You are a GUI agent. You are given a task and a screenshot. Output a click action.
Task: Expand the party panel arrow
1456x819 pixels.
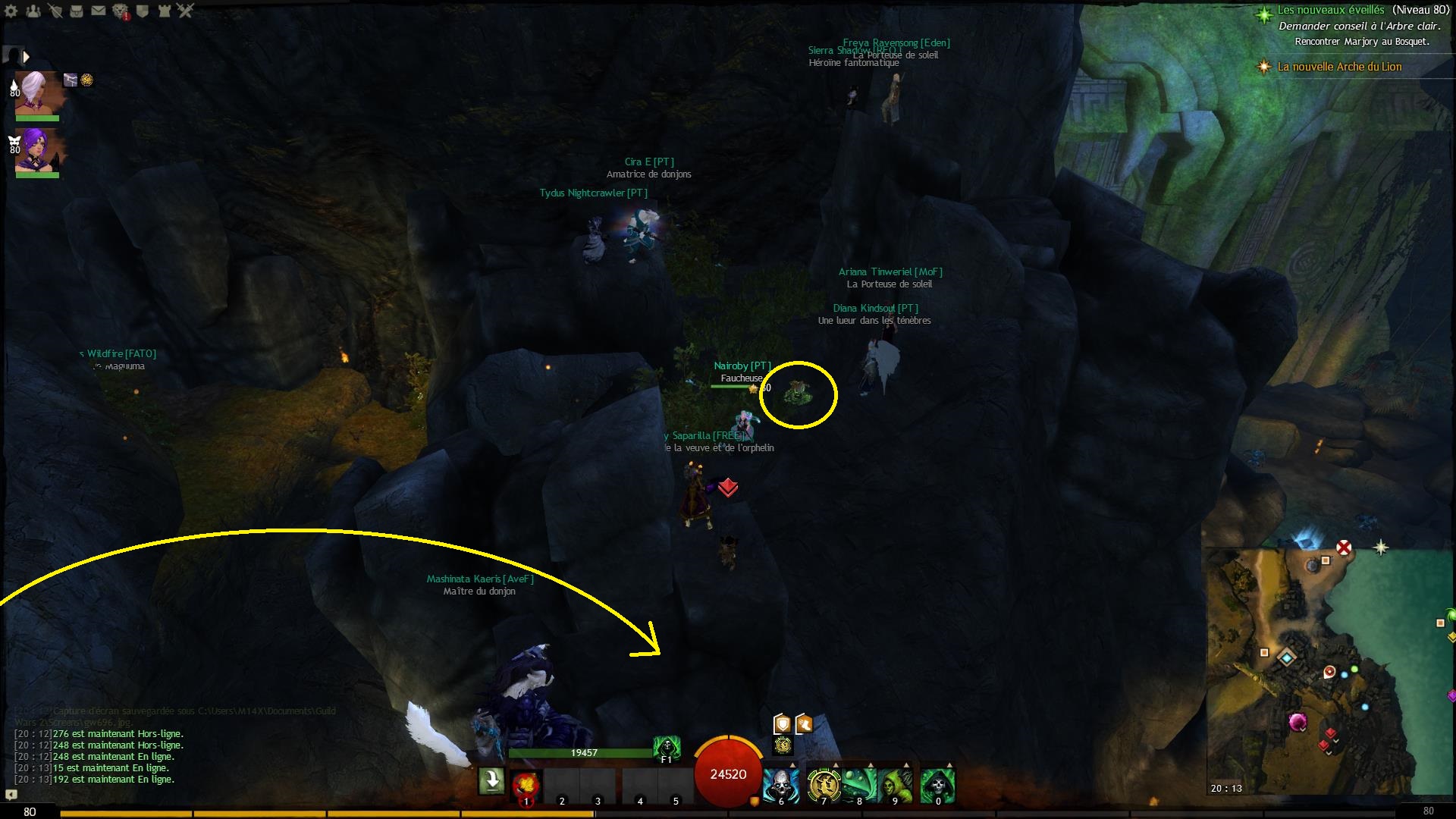coord(26,57)
